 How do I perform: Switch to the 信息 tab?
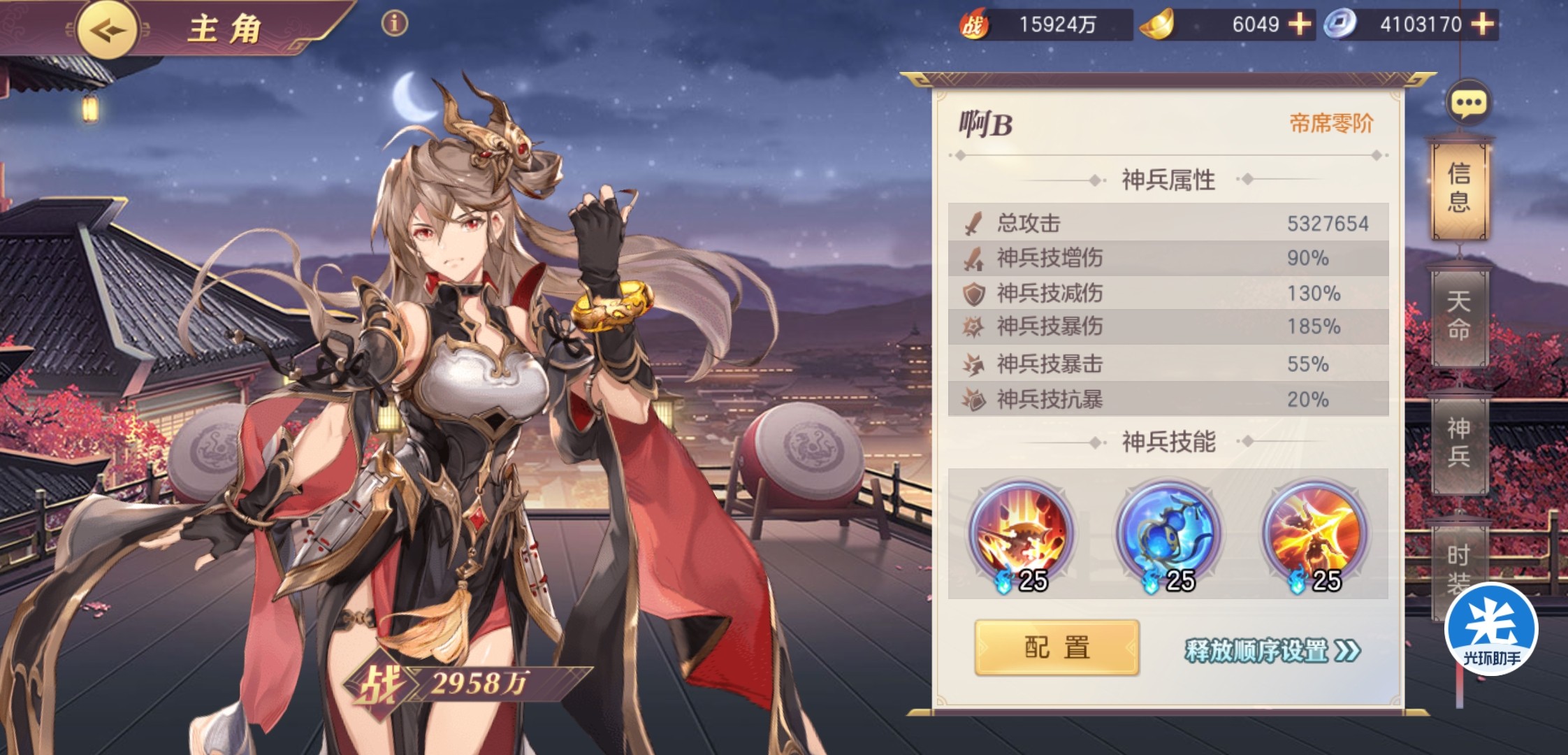point(1459,187)
